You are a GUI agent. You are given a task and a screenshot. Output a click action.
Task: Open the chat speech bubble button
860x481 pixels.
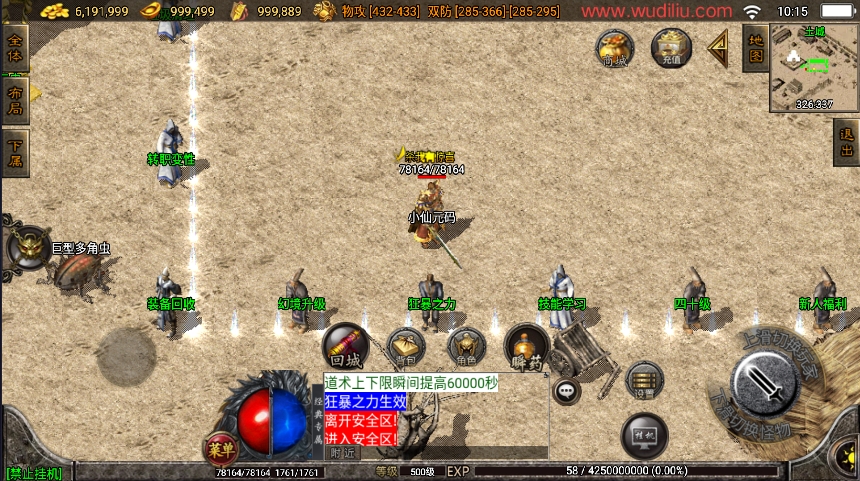click(x=566, y=391)
